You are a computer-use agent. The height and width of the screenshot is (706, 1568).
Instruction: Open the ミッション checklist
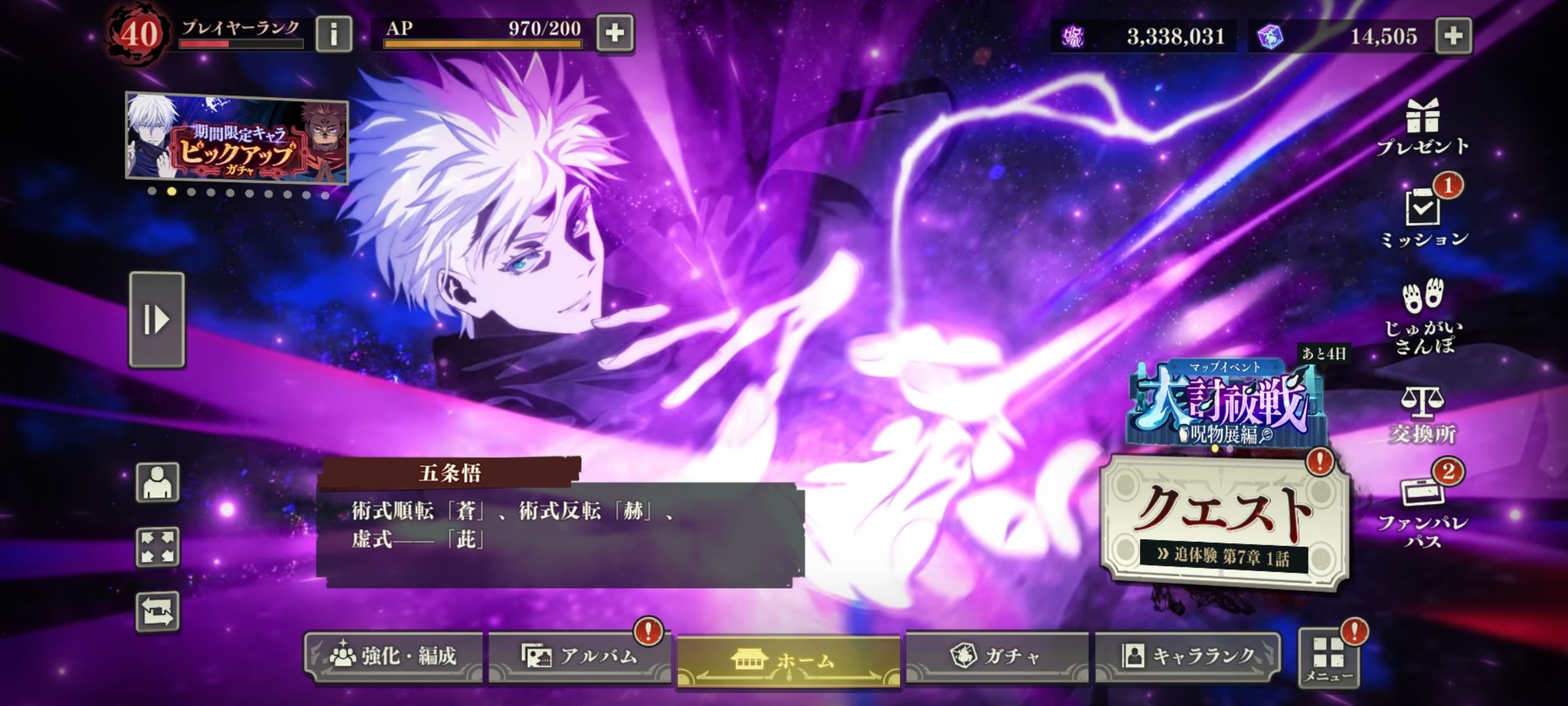click(x=1423, y=218)
